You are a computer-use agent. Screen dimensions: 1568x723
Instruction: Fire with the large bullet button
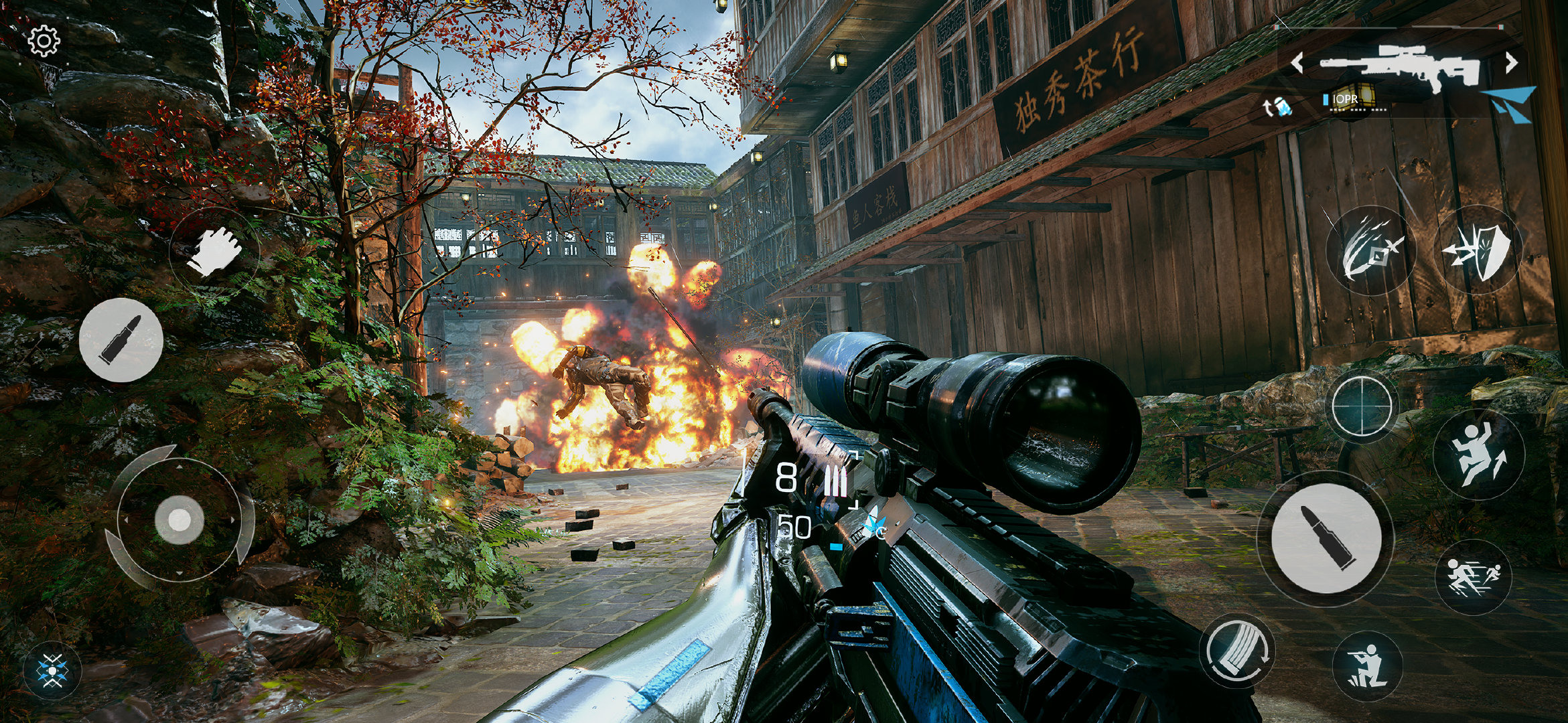click(x=1326, y=538)
